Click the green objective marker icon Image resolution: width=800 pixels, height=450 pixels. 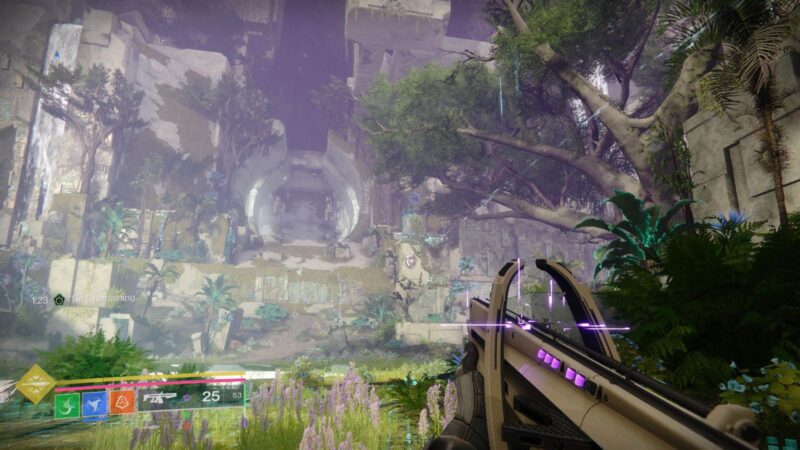tap(59, 299)
